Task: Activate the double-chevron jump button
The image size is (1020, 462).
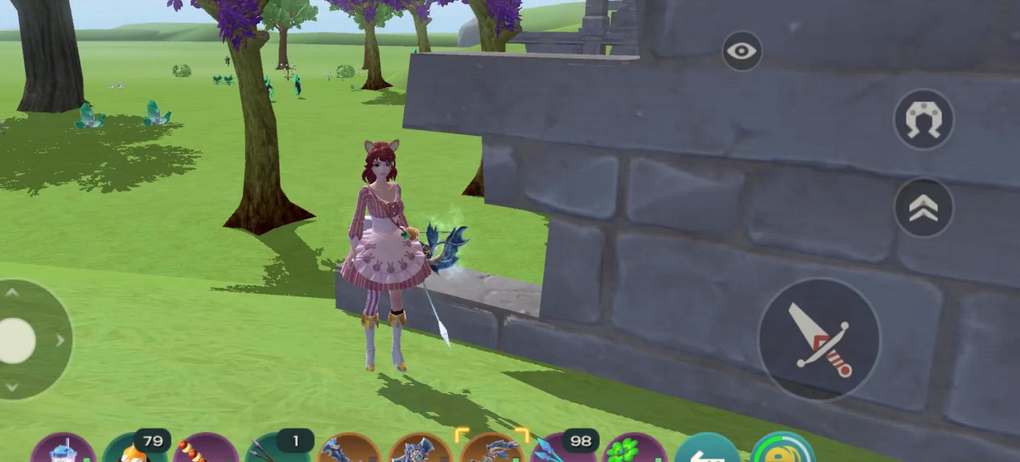Action: [923, 208]
